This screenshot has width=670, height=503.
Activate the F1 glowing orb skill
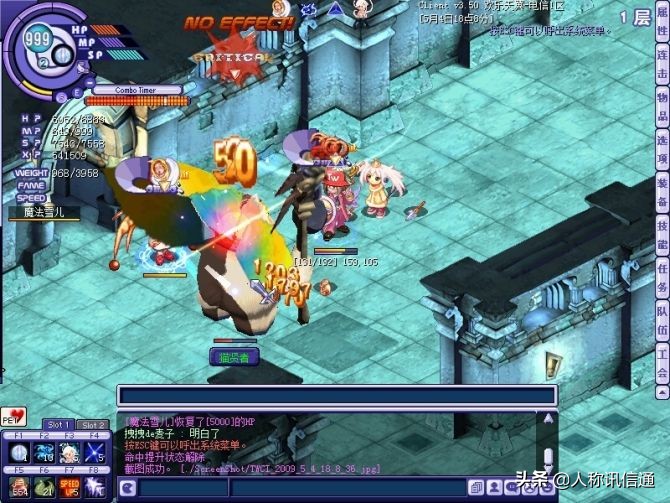pos(17,453)
